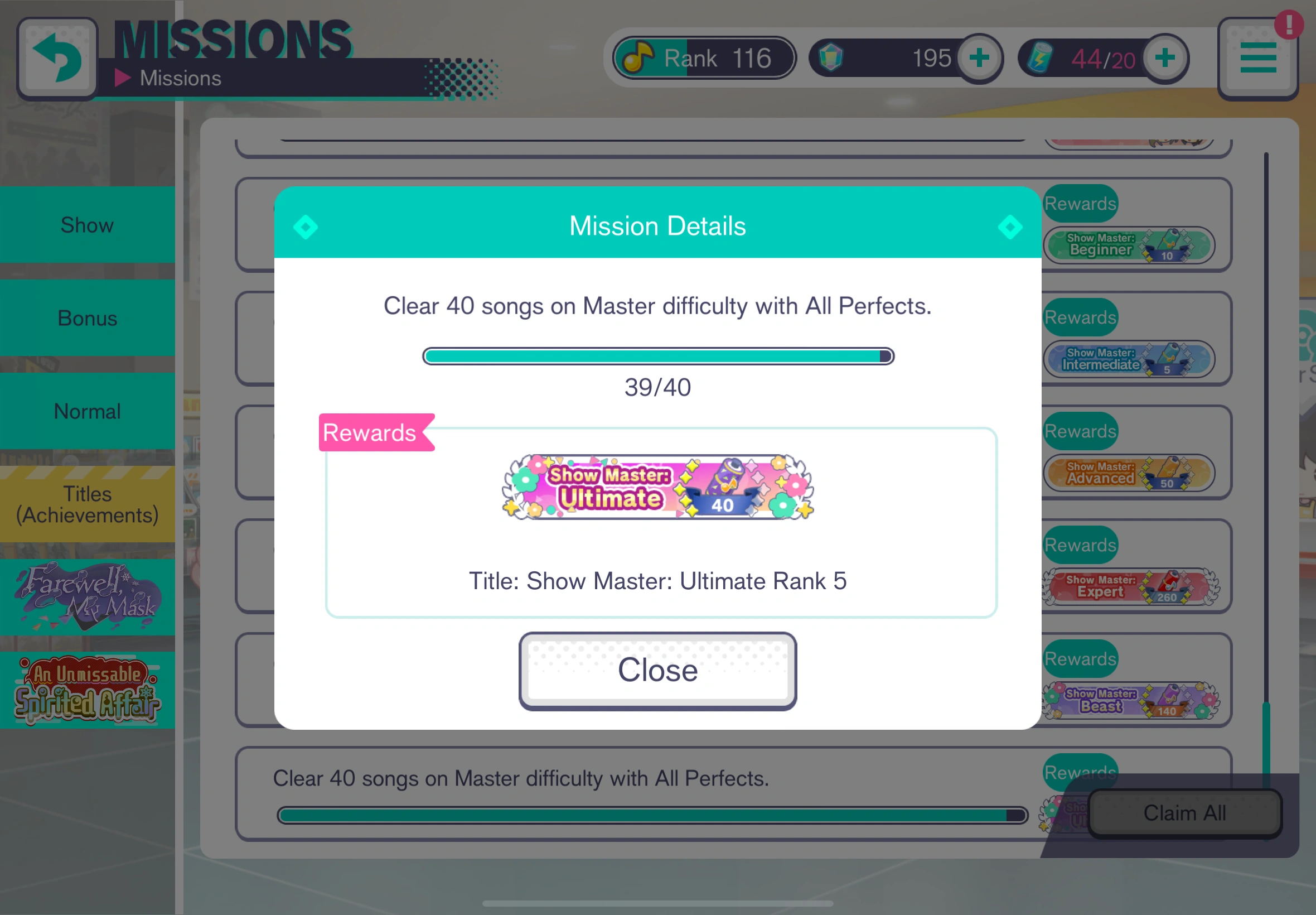
Task: Tap the Rewards label next to Show Master: Intermediate
Action: 1080,317
